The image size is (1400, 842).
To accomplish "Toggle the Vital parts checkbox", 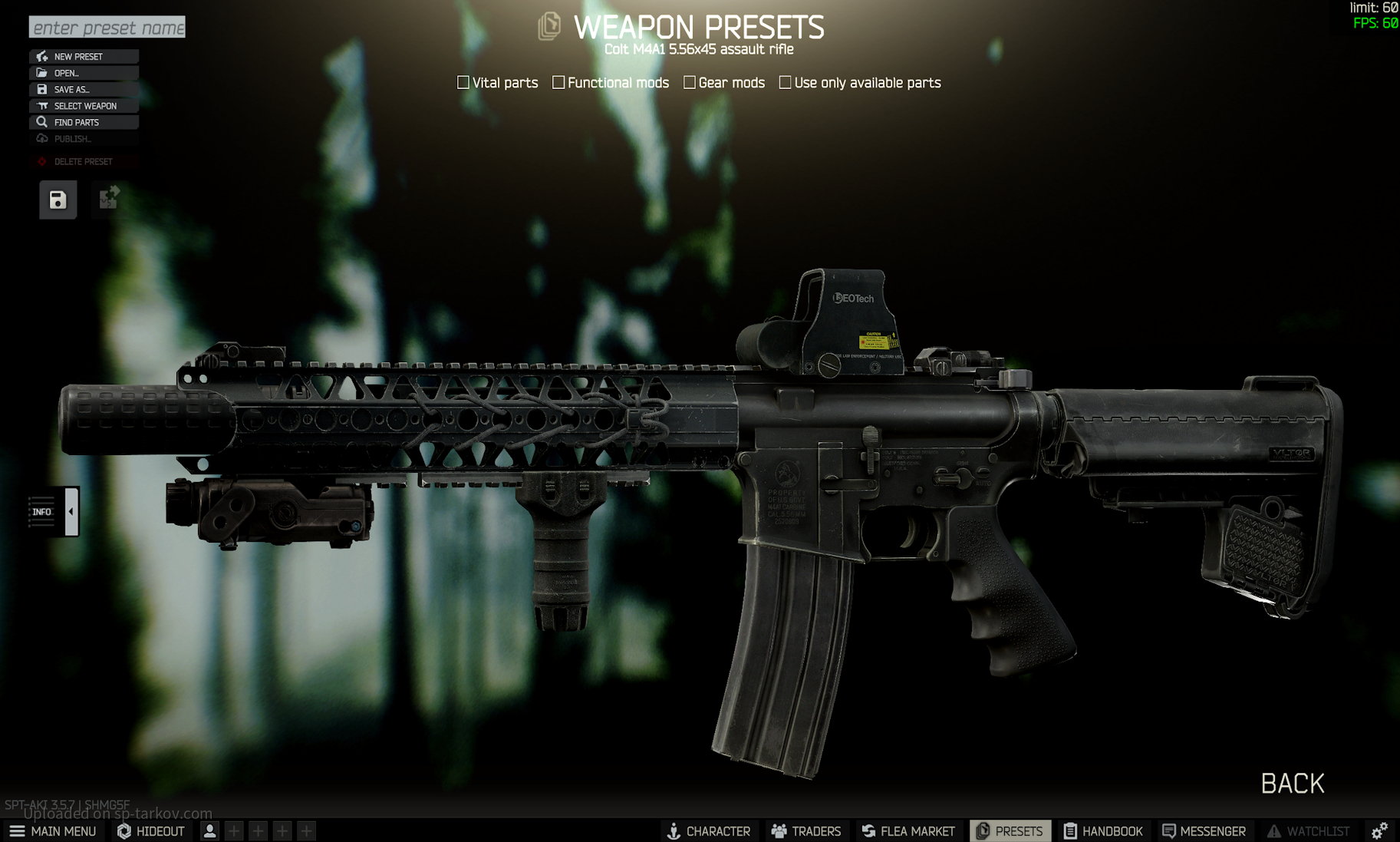I will [x=463, y=82].
